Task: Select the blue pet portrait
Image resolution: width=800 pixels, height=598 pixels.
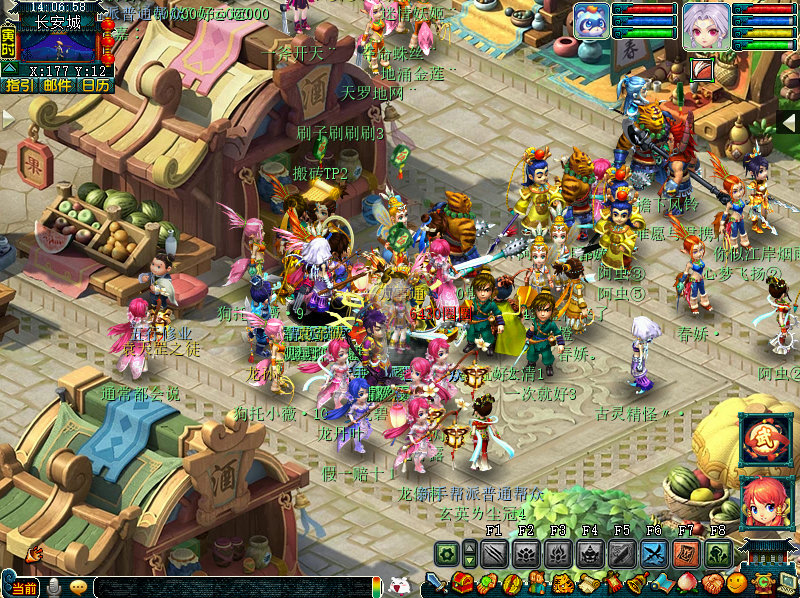Action: tap(590, 22)
